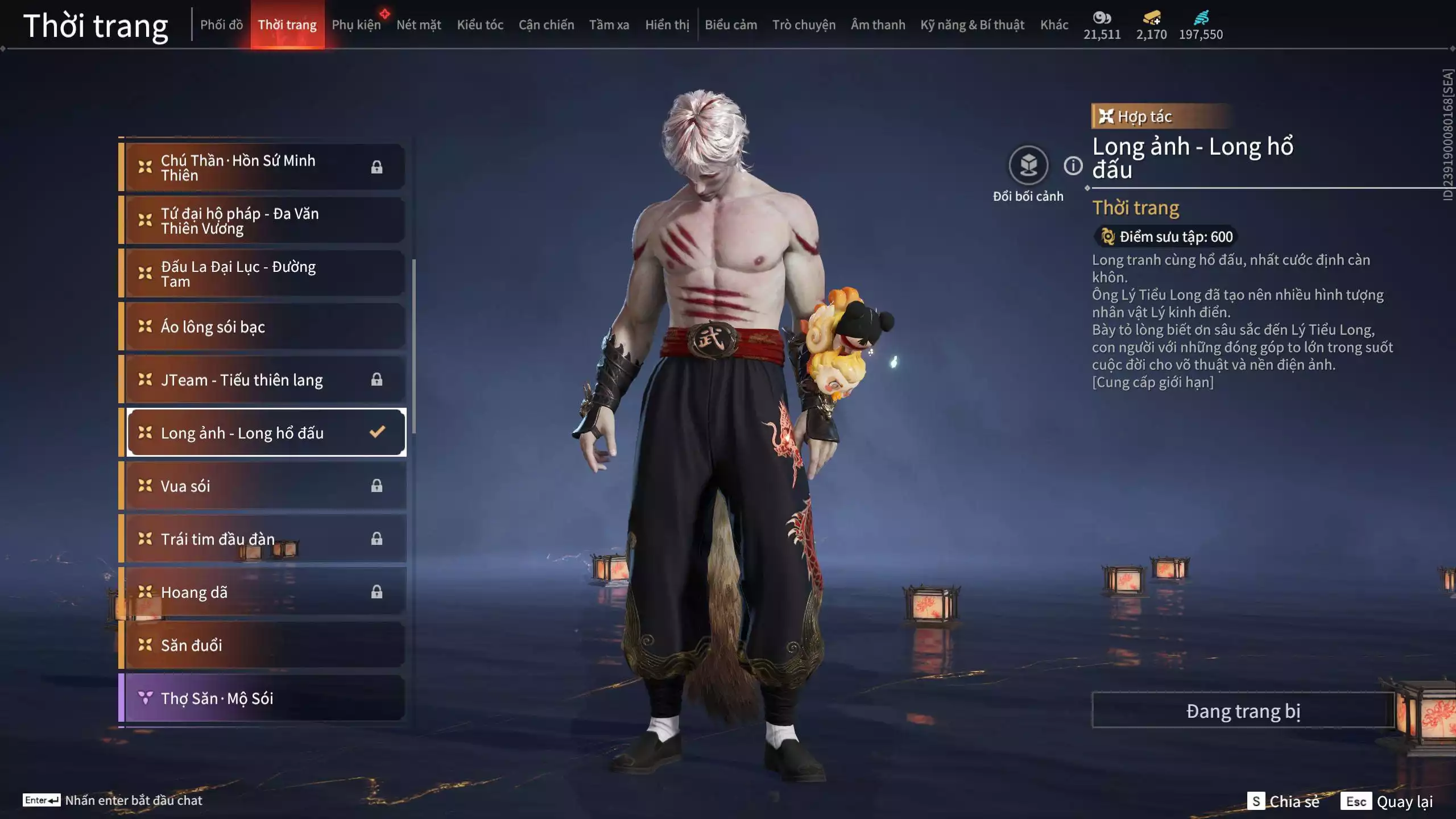Open the Biểu cảm tab
The height and width of the screenshot is (819, 1456).
point(731,25)
